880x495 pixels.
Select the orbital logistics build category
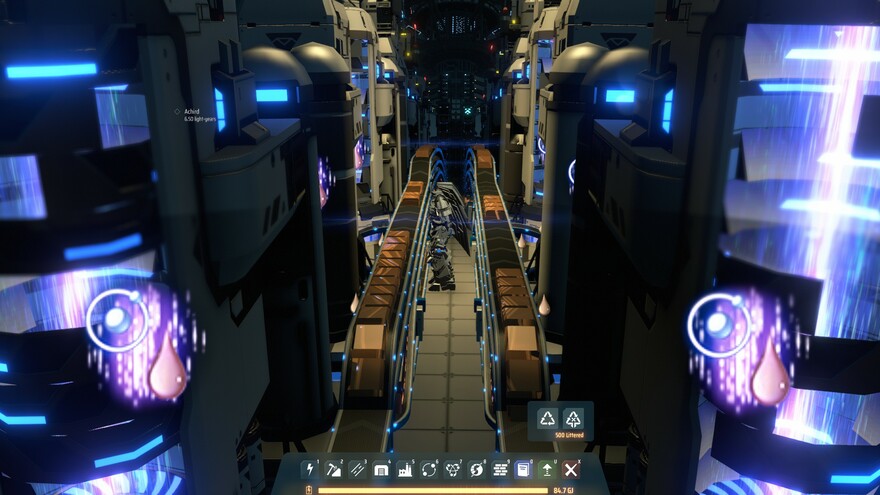pyautogui.click(x=429, y=469)
